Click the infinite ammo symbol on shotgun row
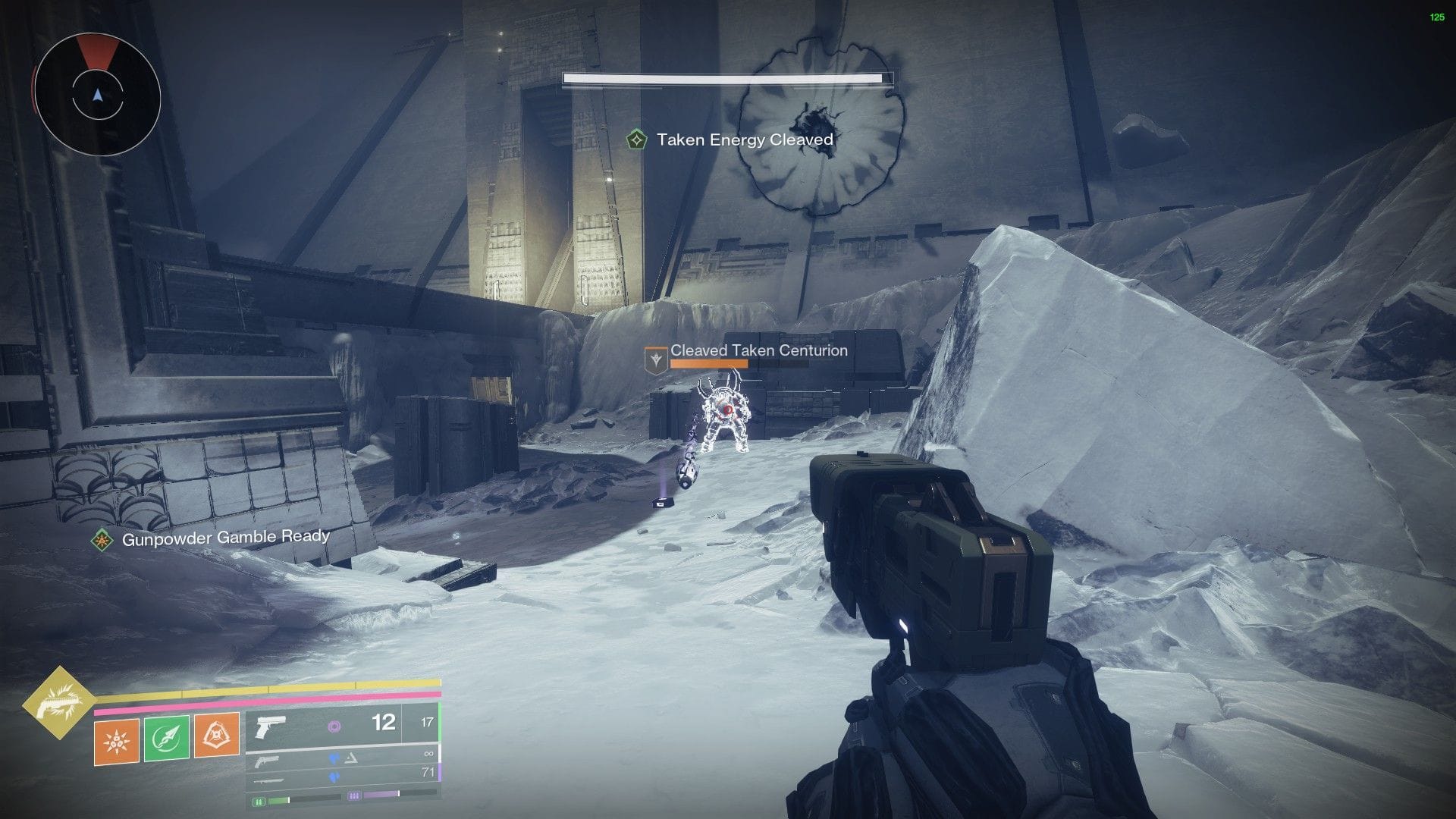Viewport: 1456px width, 819px height. [x=429, y=754]
